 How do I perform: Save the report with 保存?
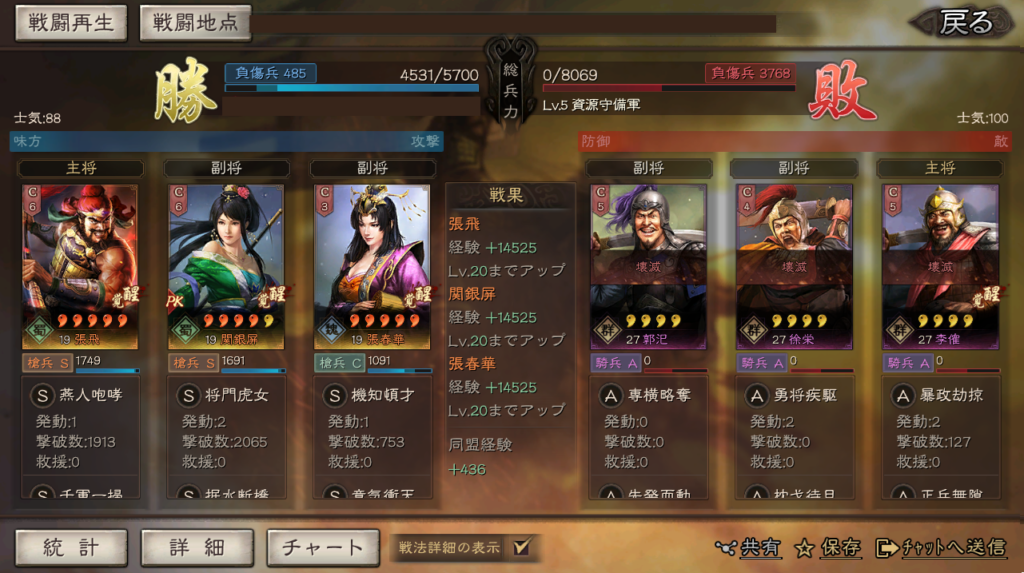click(x=829, y=547)
